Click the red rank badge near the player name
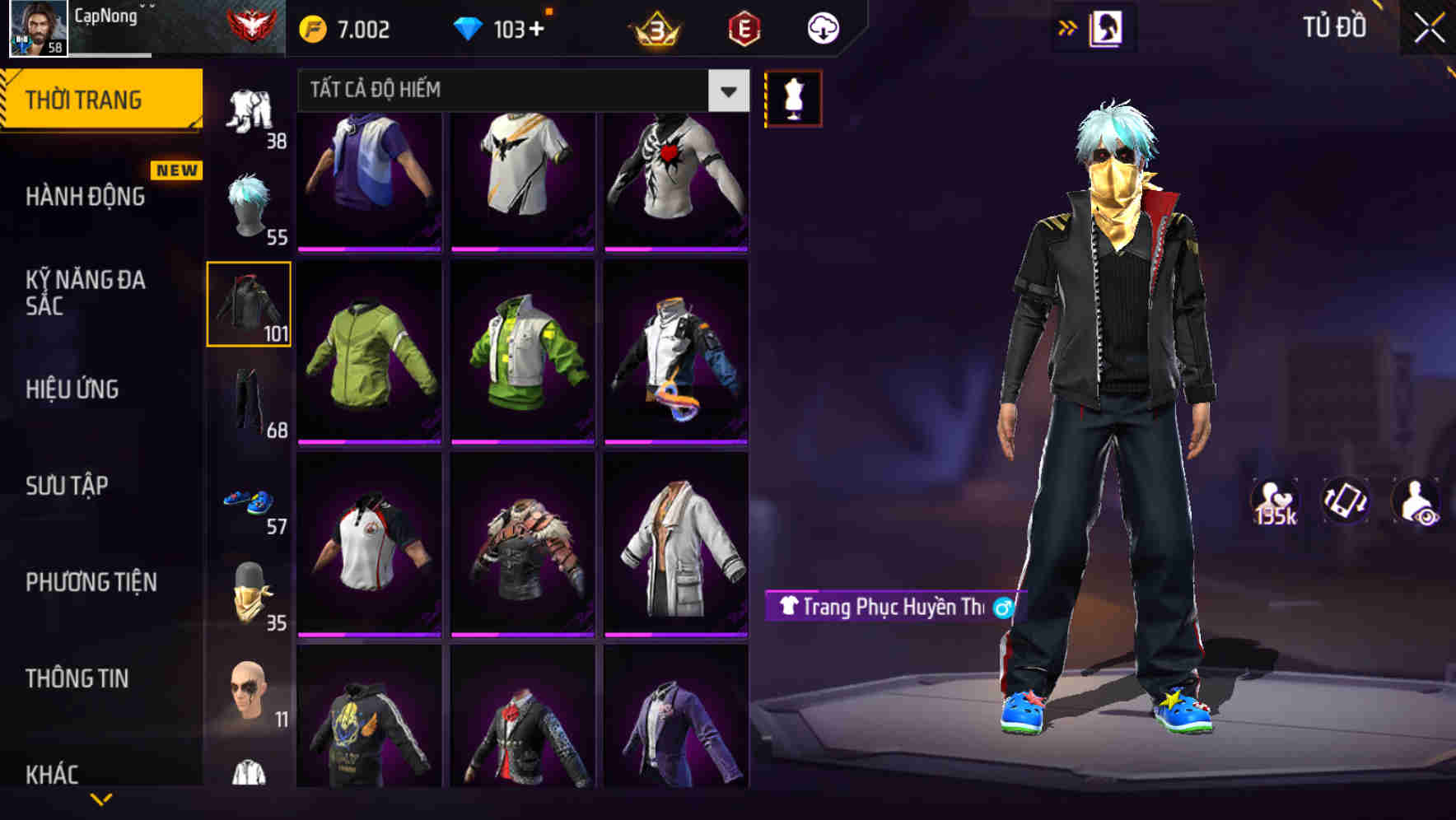 [247, 25]
